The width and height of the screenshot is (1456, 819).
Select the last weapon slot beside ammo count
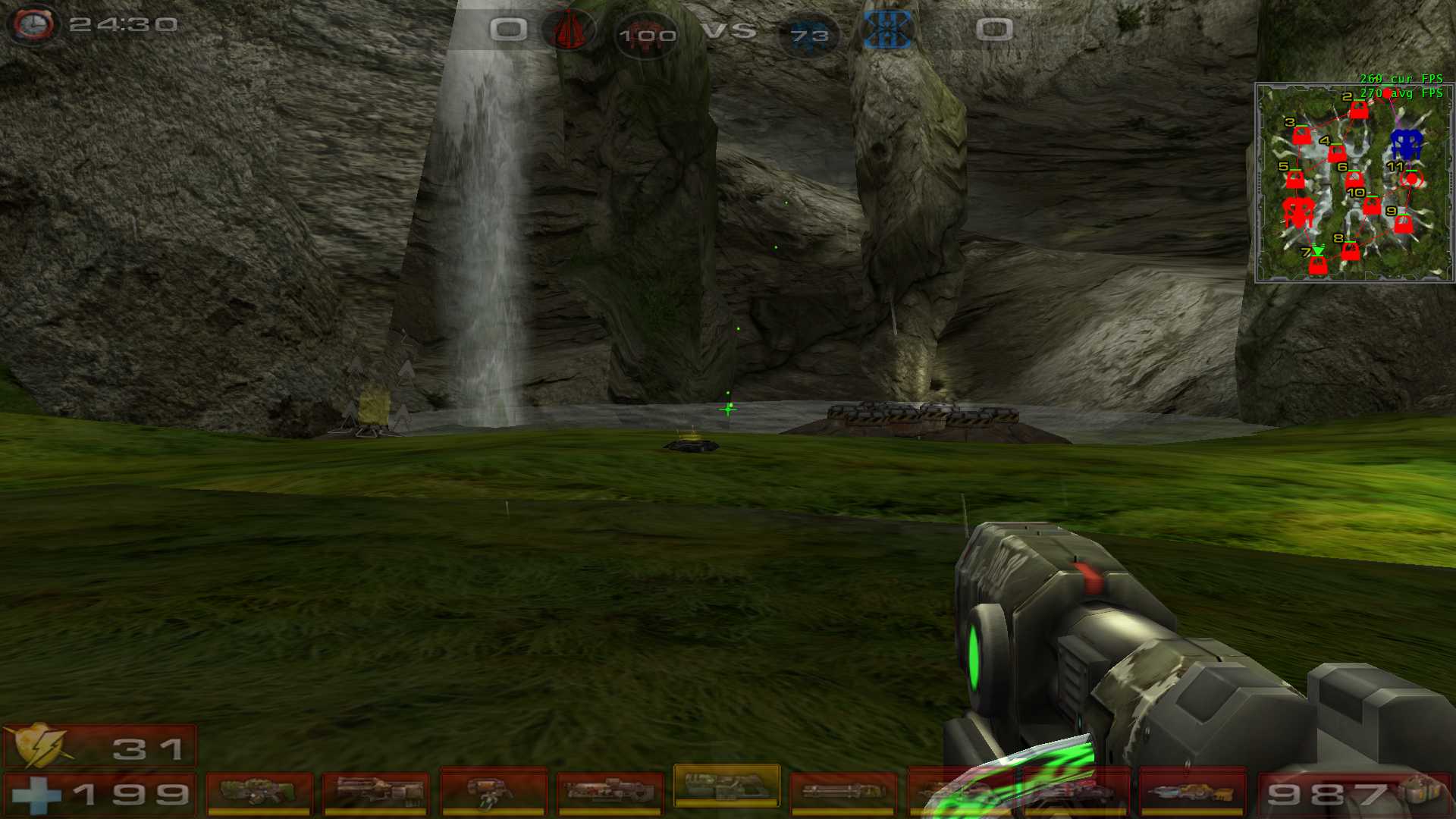(x=1193, y=792)
